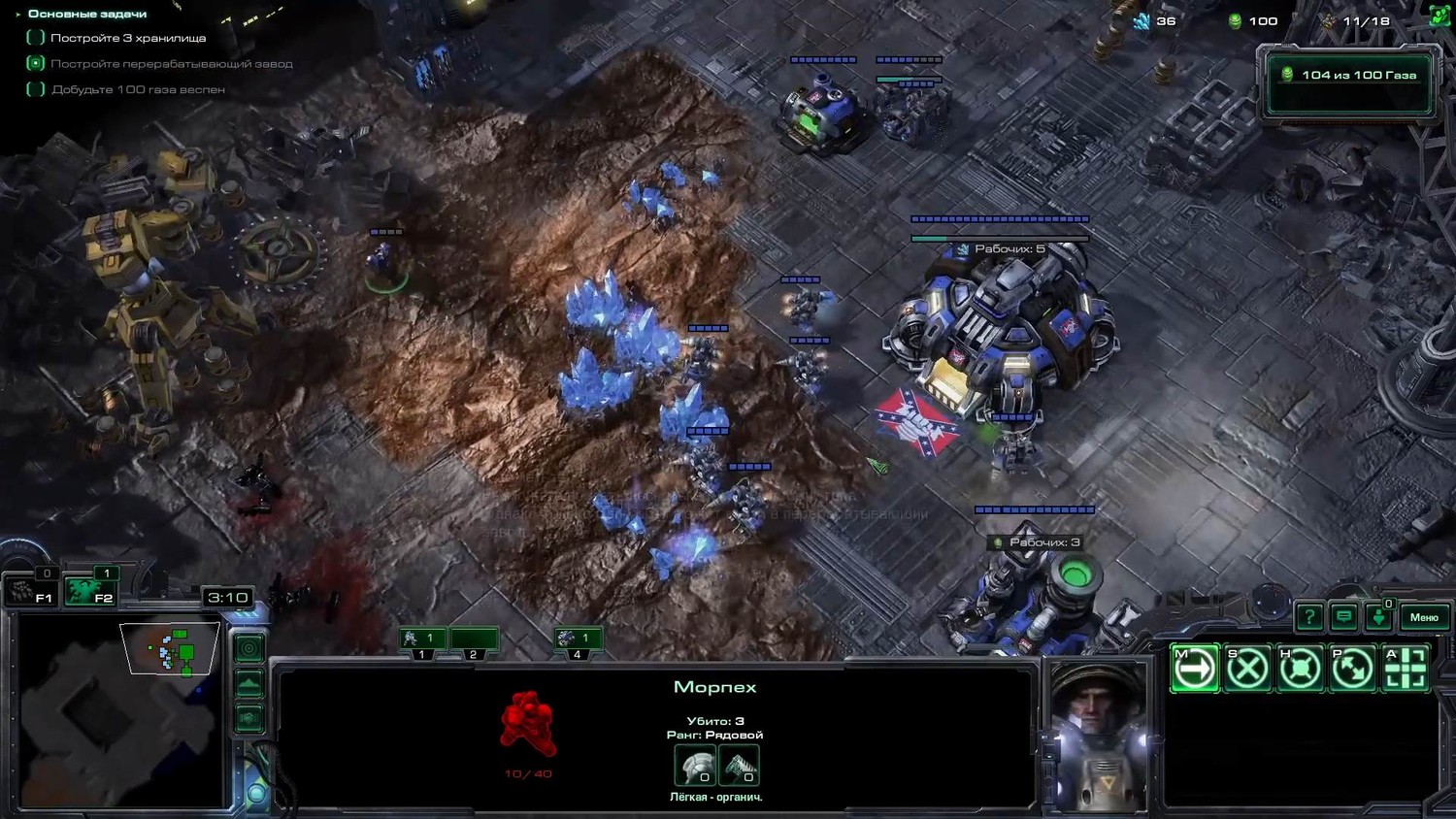Click the marine portrait in the unit panel
1456x819 pixels.
click(x=1098, y=736)
